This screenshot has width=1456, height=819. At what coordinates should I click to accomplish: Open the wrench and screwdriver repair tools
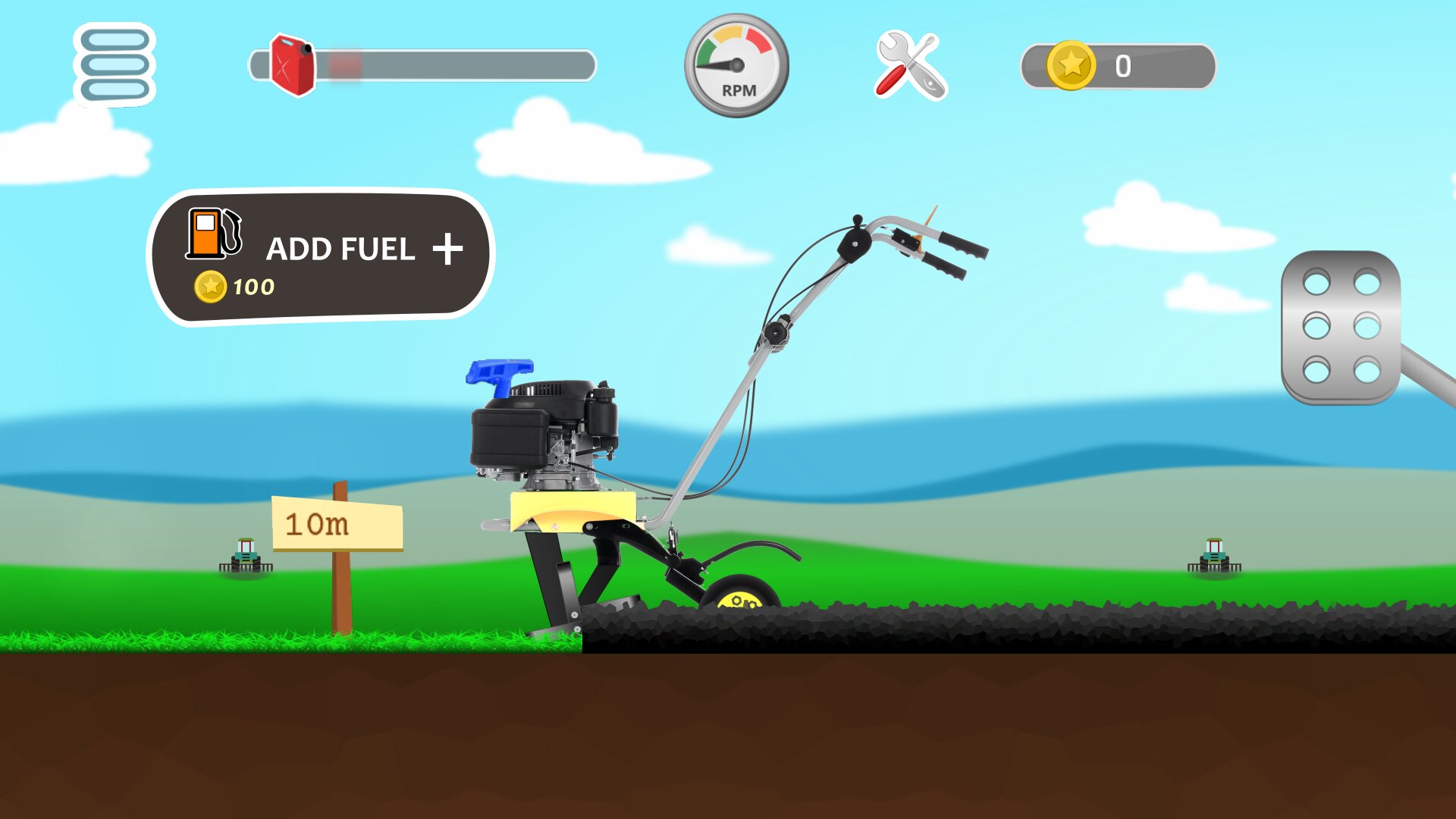click(911, 66)
